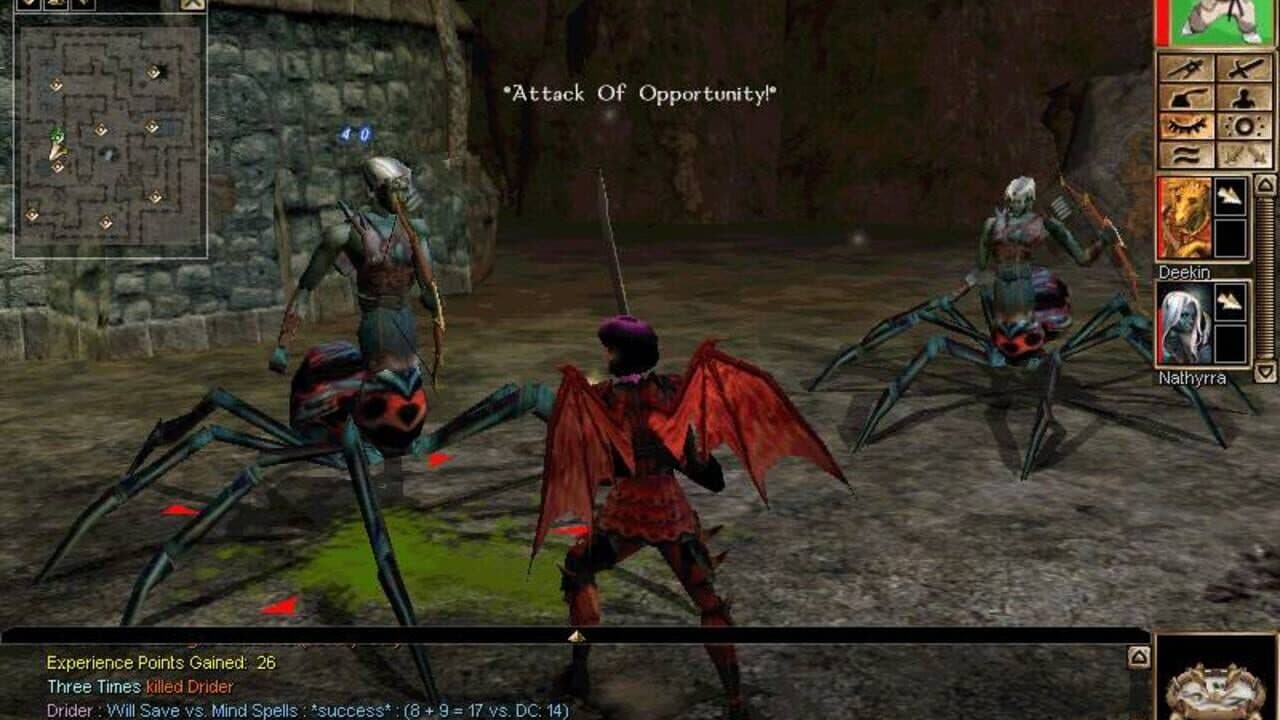Select Nathyrra's portrait in the party list

coord(1185,323)
